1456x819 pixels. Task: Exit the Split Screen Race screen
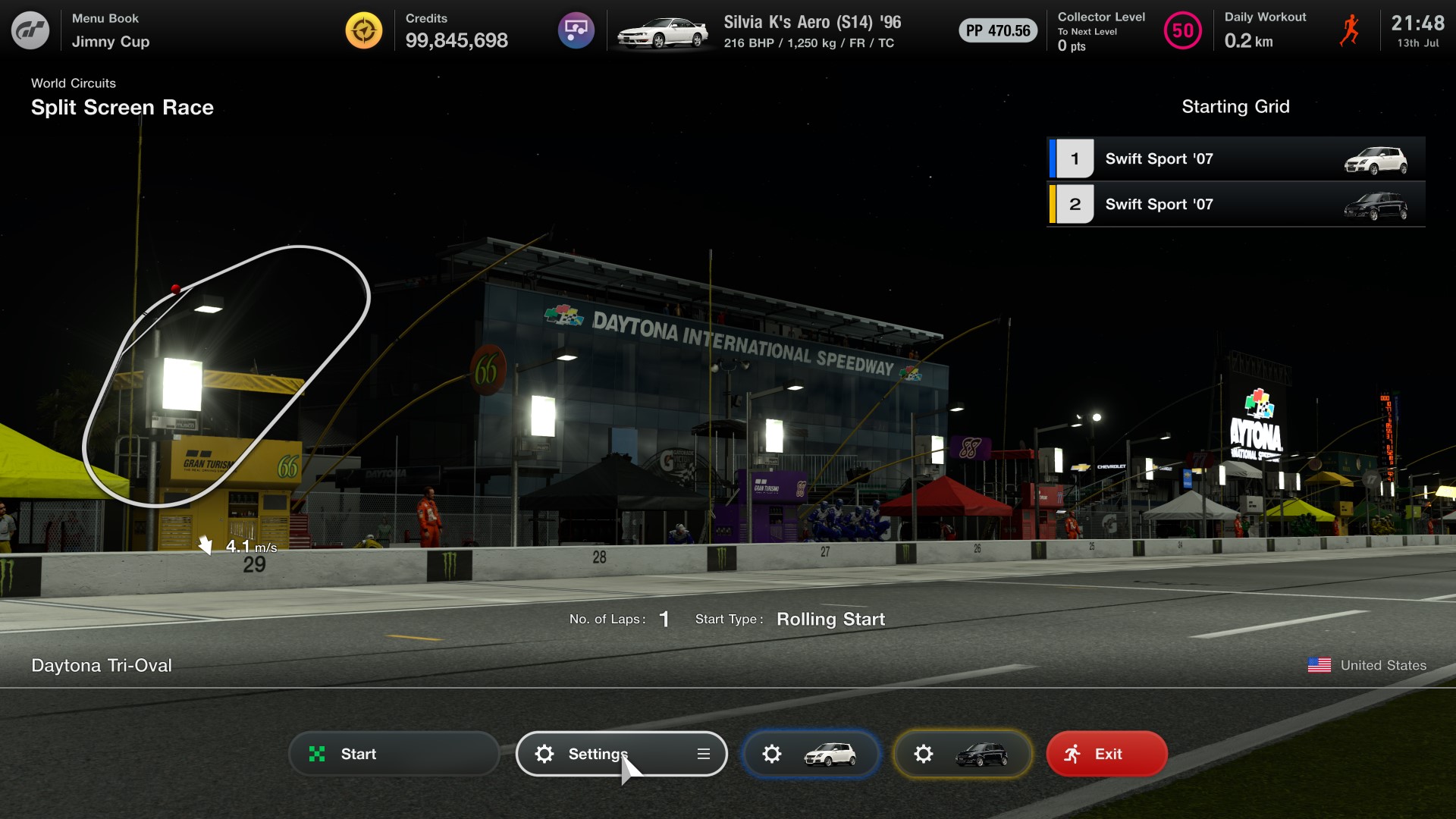point(1106,754)
